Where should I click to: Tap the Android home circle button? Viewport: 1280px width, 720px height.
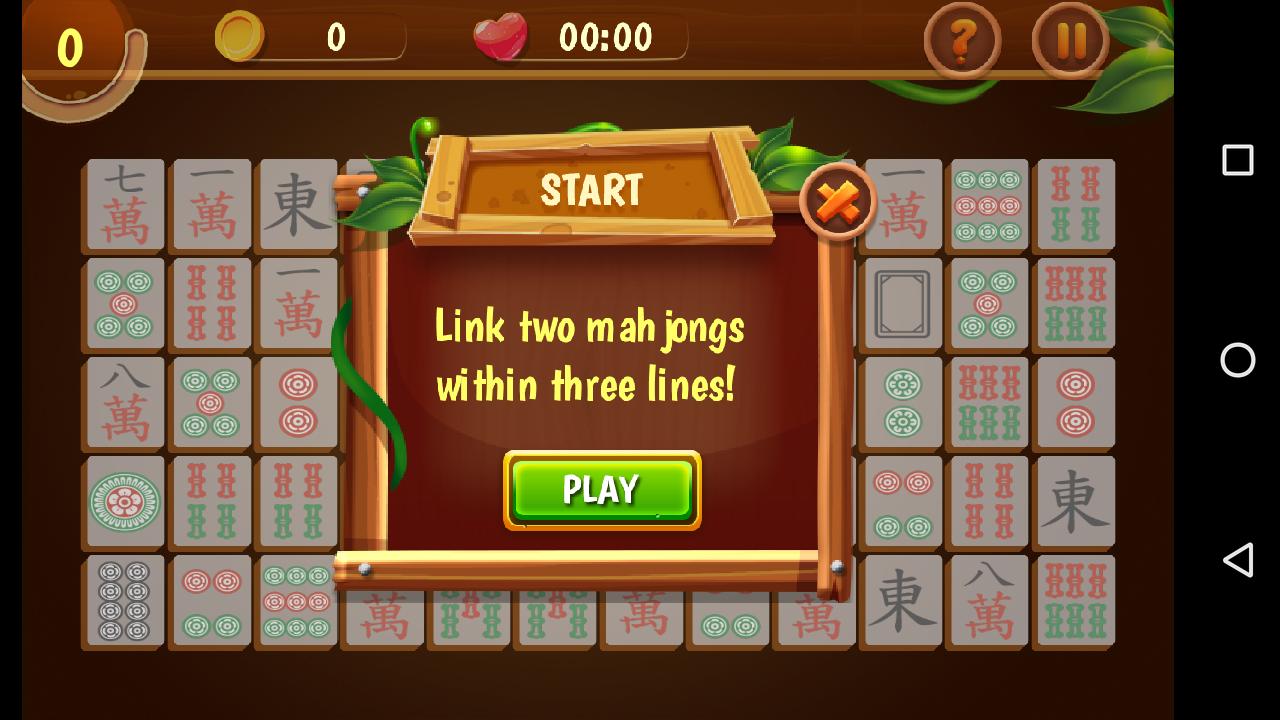(x=1237, y=360)
